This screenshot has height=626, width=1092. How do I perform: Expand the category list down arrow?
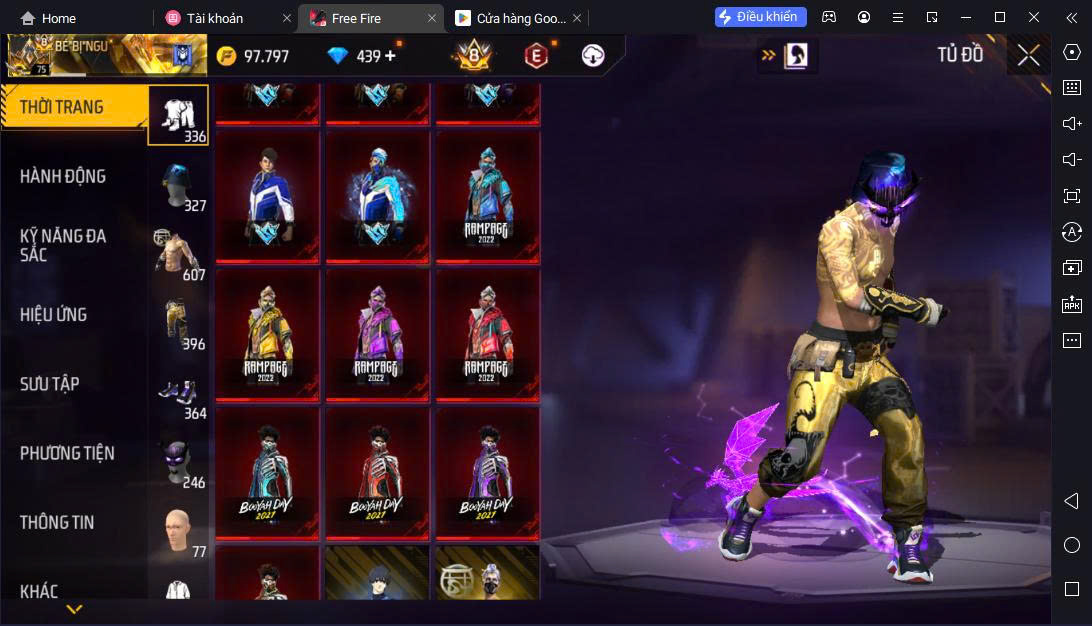74,608
